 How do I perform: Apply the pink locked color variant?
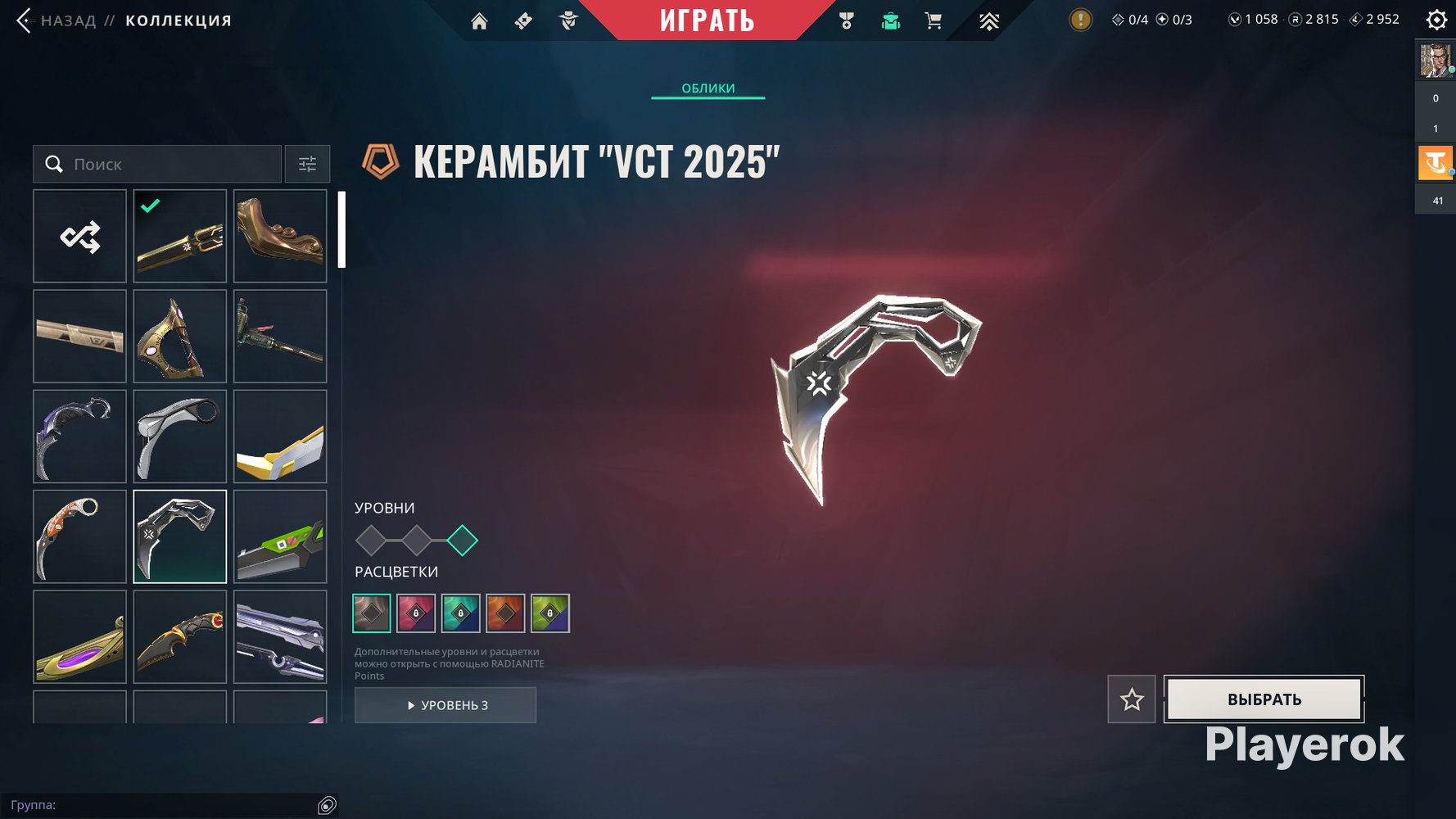point(416,613)
